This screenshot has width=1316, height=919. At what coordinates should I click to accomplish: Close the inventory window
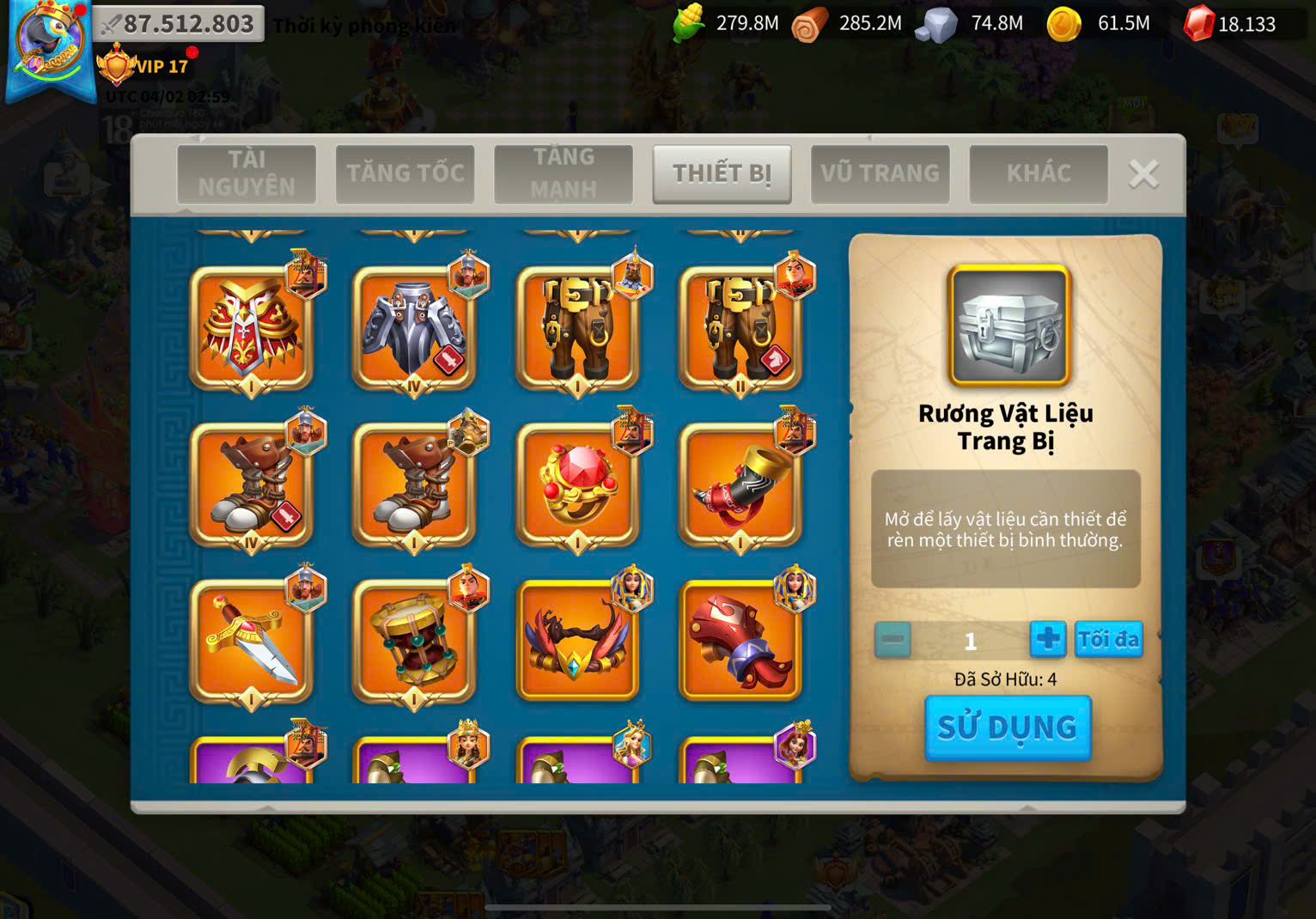click(1143, 174)
